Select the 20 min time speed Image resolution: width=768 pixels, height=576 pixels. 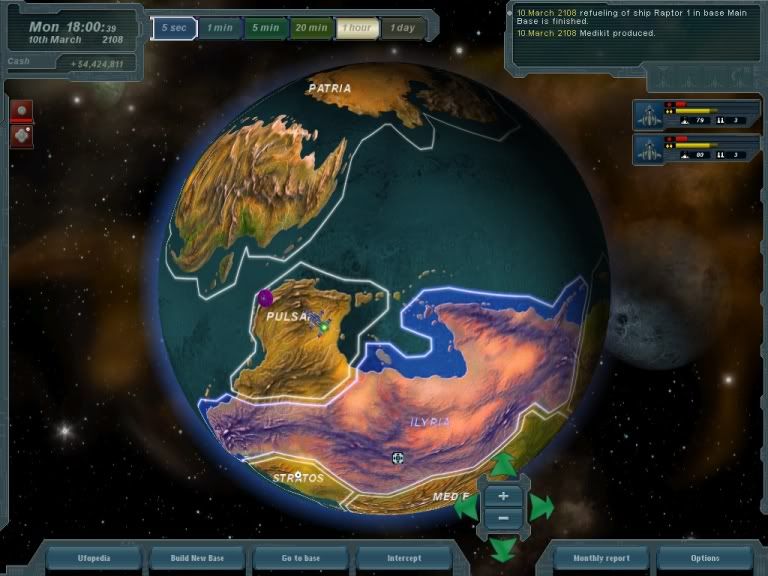(311, 28)
